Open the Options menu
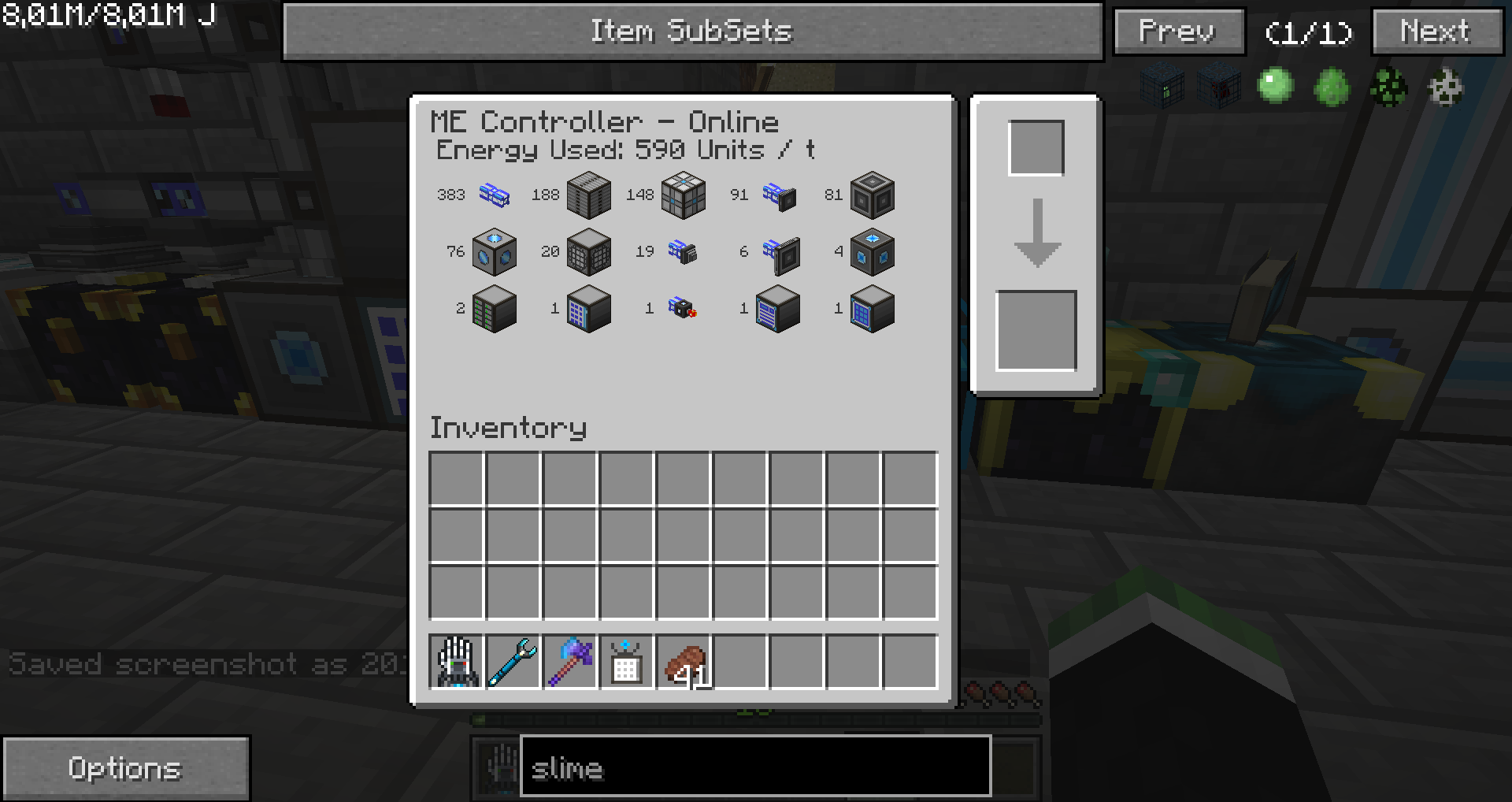 pyautogui.click(x=126, y=768)
